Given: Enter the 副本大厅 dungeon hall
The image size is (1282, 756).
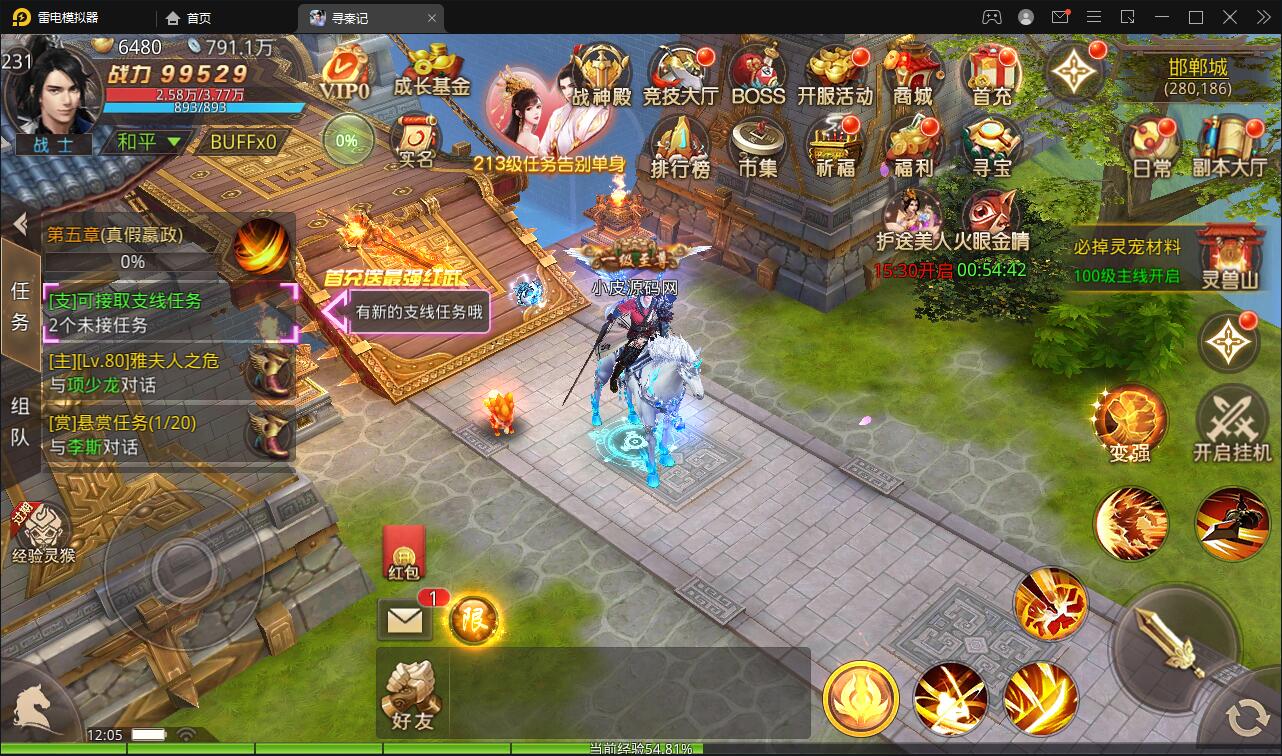Looking at the screenshot, I should (1229, 147).
